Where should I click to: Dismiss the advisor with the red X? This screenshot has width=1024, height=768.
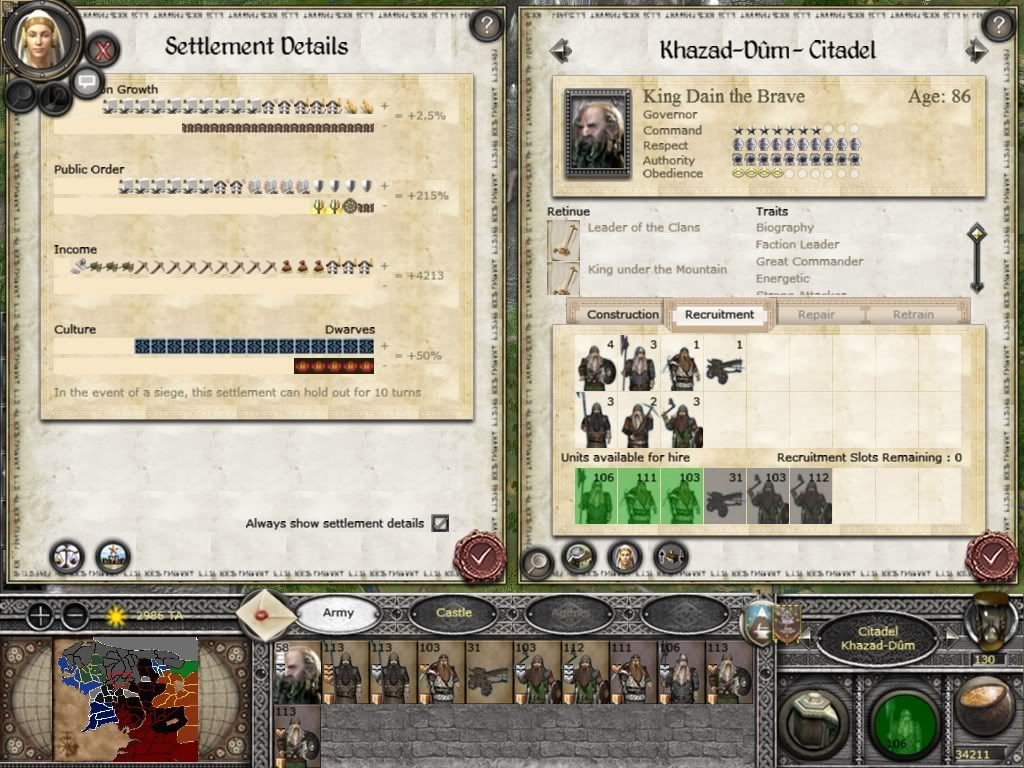pyautogui.click(x=103, y=47)
